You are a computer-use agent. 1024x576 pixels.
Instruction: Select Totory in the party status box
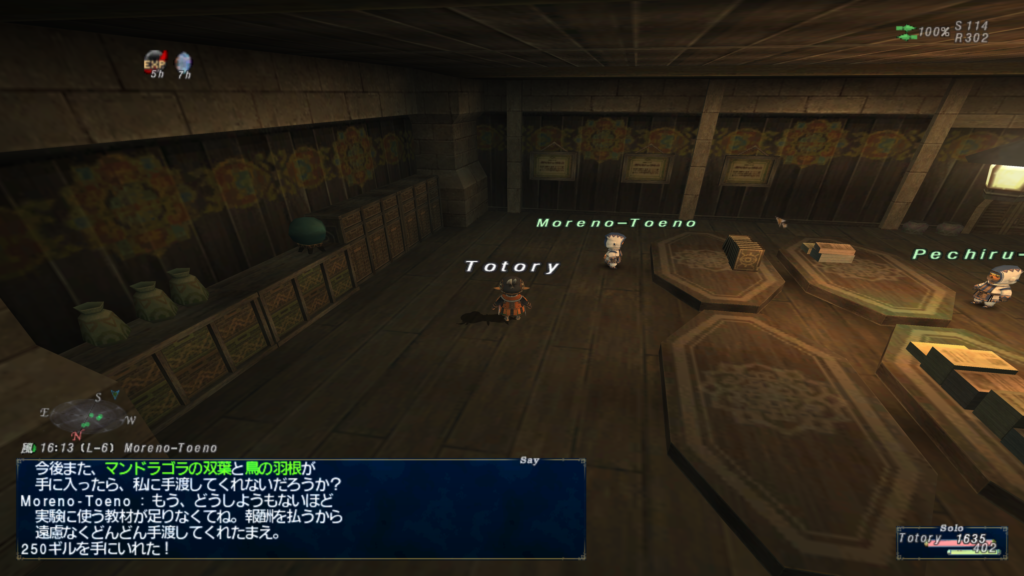(x=950, y=542)
